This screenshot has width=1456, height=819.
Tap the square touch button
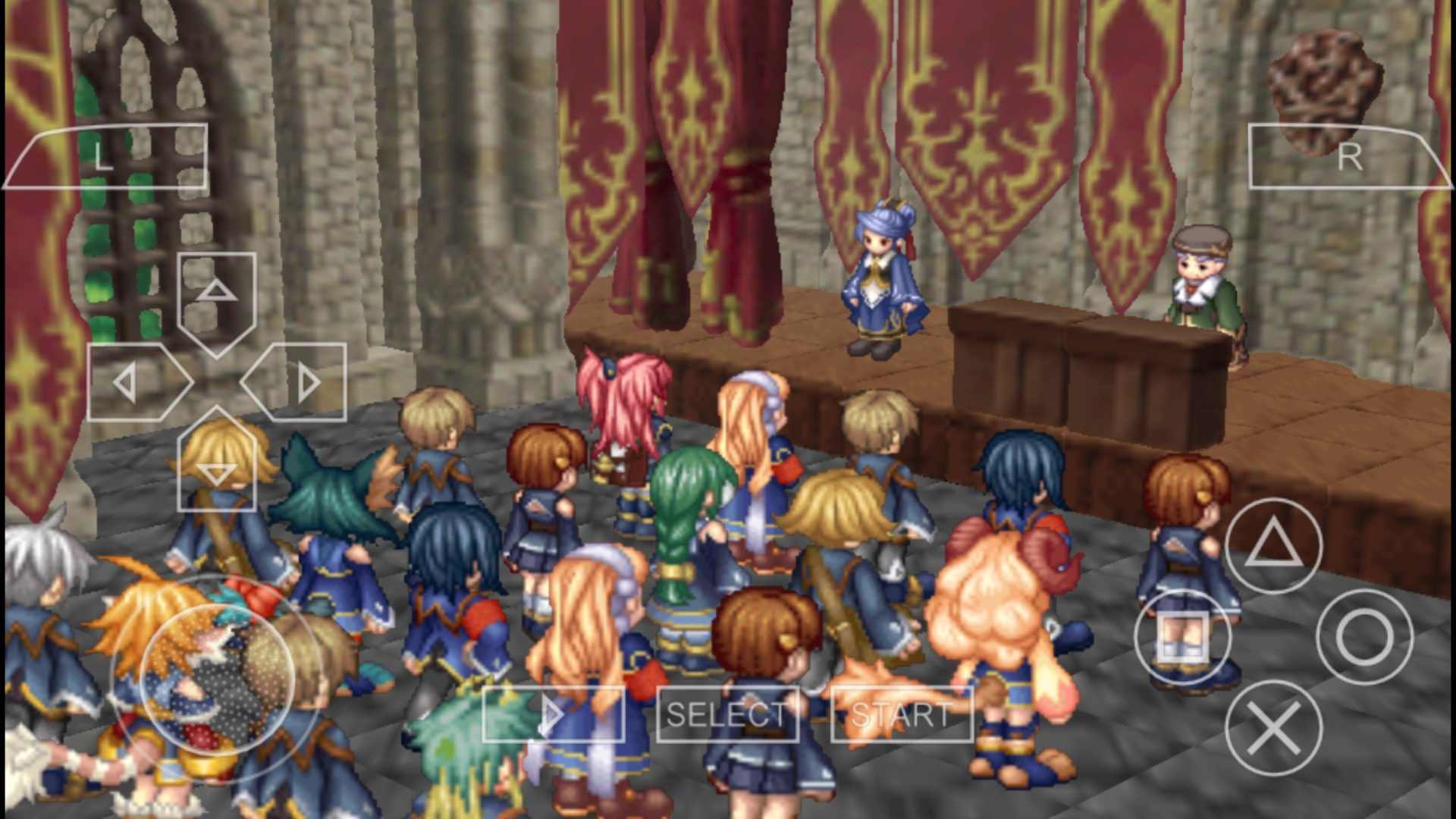pyautogui.click(x=1183, y=637)
